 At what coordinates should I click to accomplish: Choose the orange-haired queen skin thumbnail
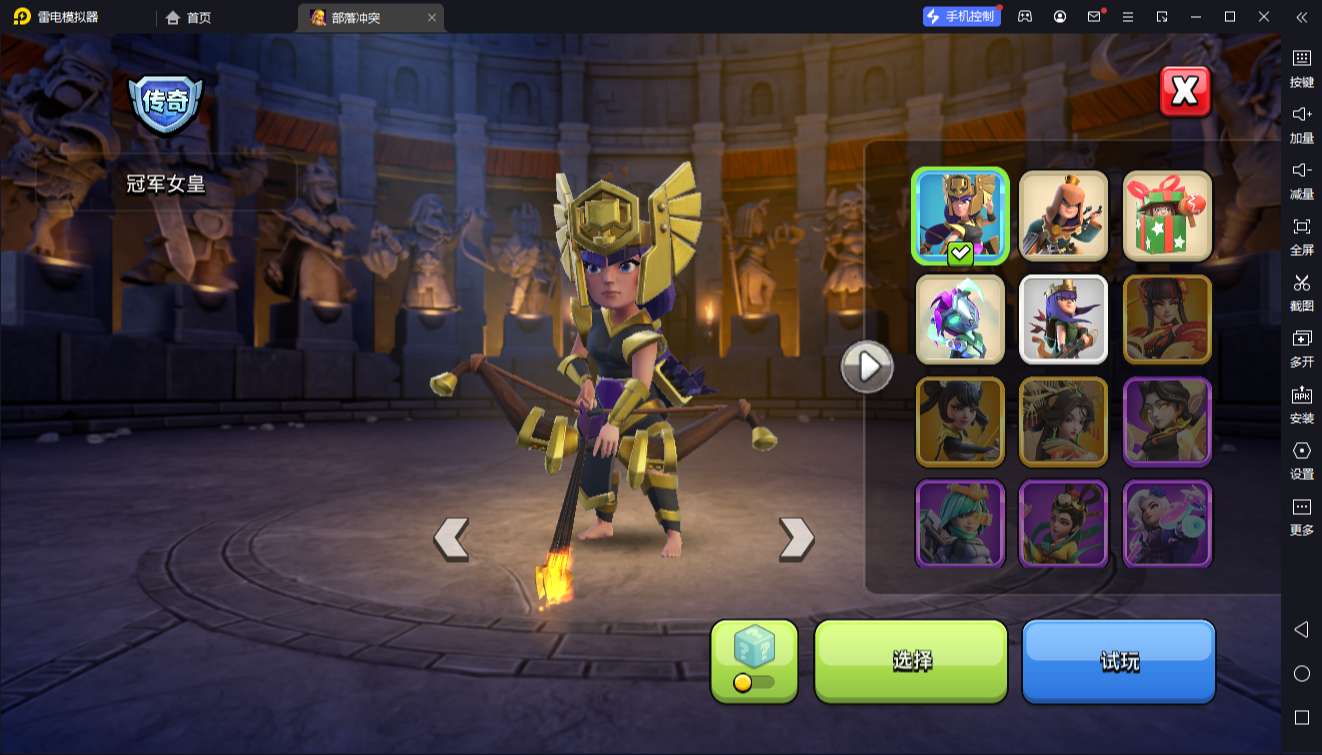(x=1063, y=215)
